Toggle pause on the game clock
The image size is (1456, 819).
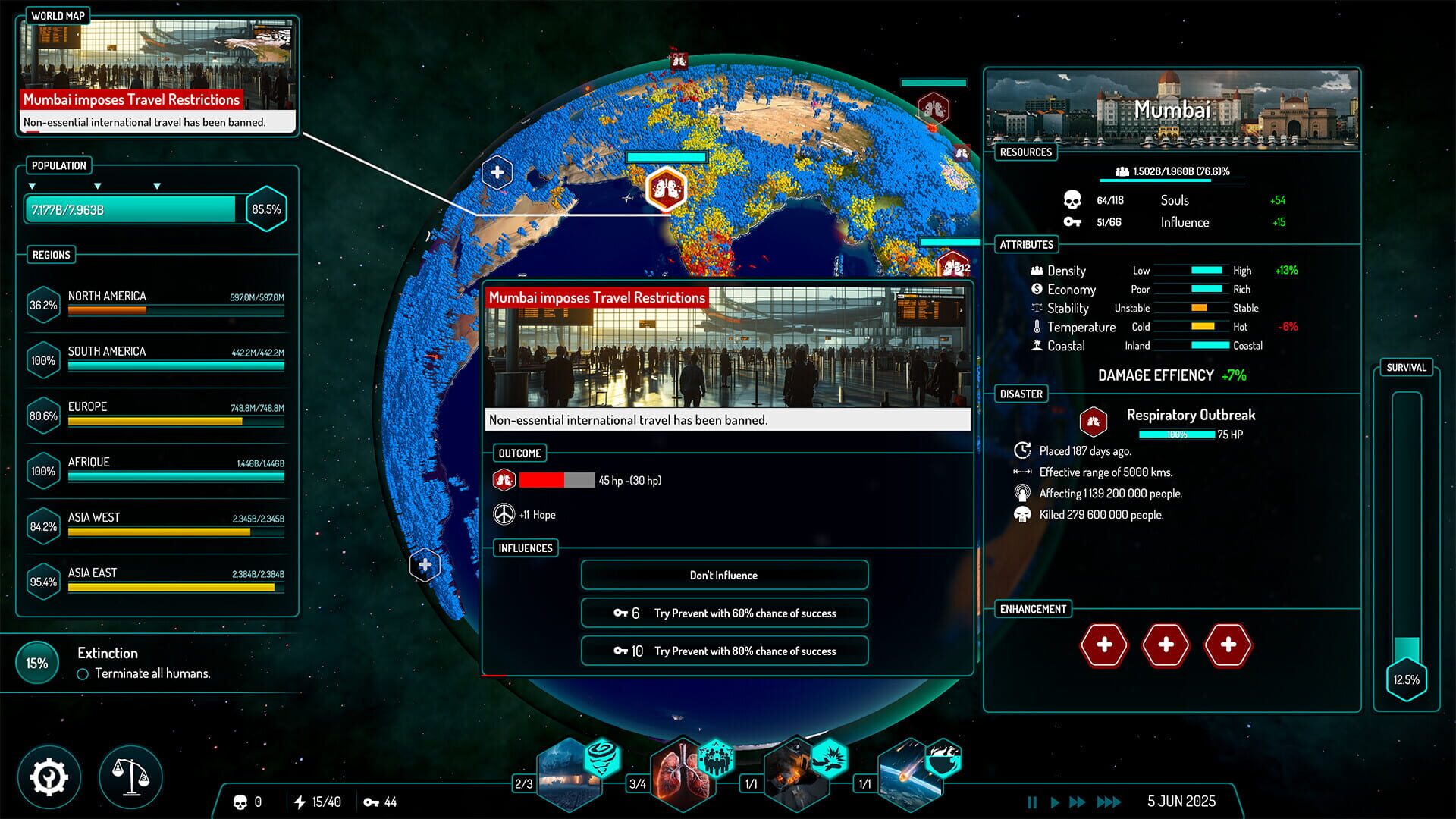[1033, 801]
